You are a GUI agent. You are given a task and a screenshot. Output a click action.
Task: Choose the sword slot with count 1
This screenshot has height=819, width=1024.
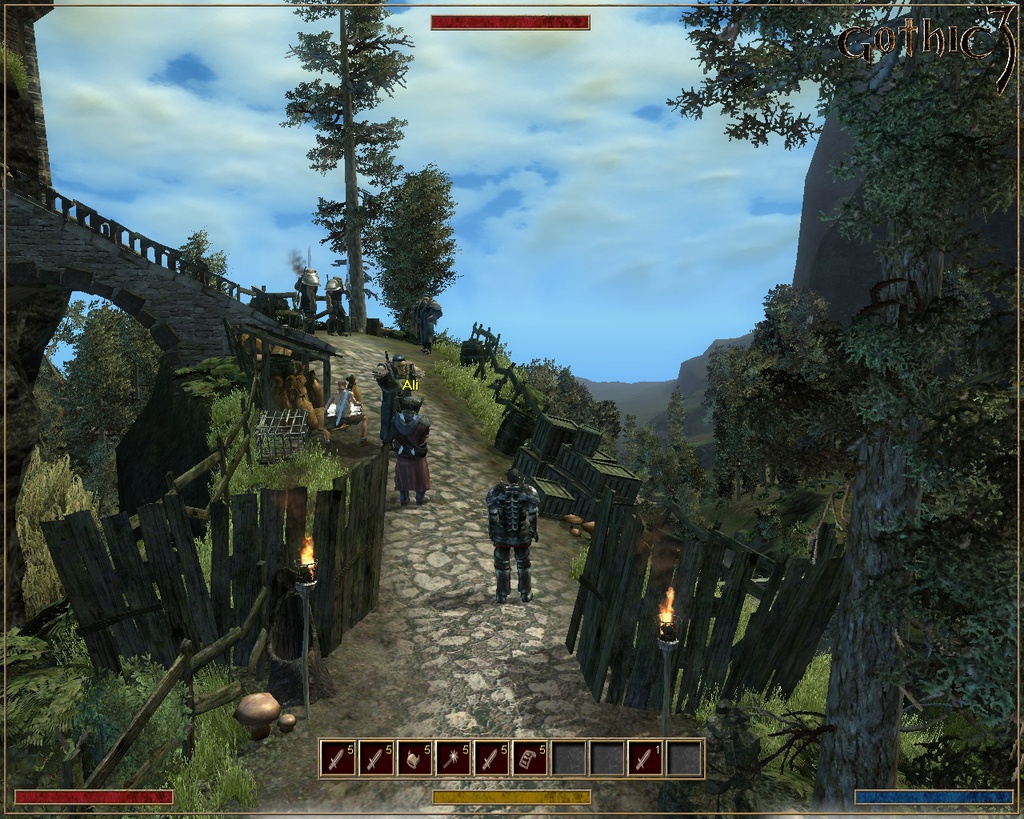click(x=646, y=759)
